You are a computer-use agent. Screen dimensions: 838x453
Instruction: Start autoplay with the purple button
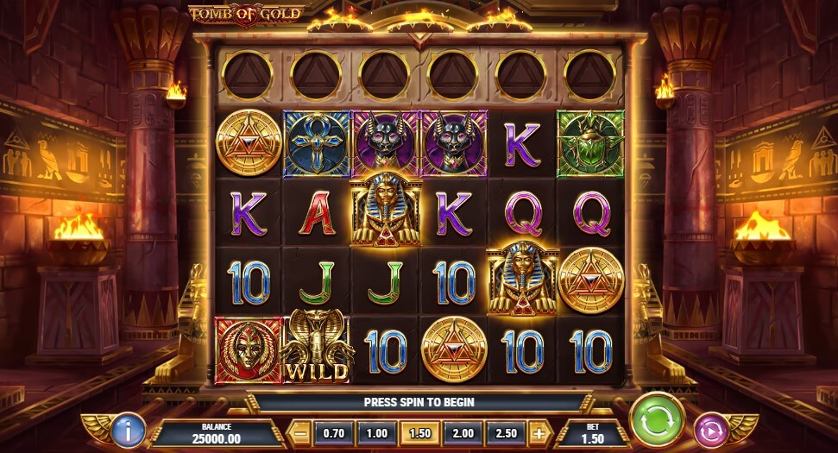[x=711, y=428]
